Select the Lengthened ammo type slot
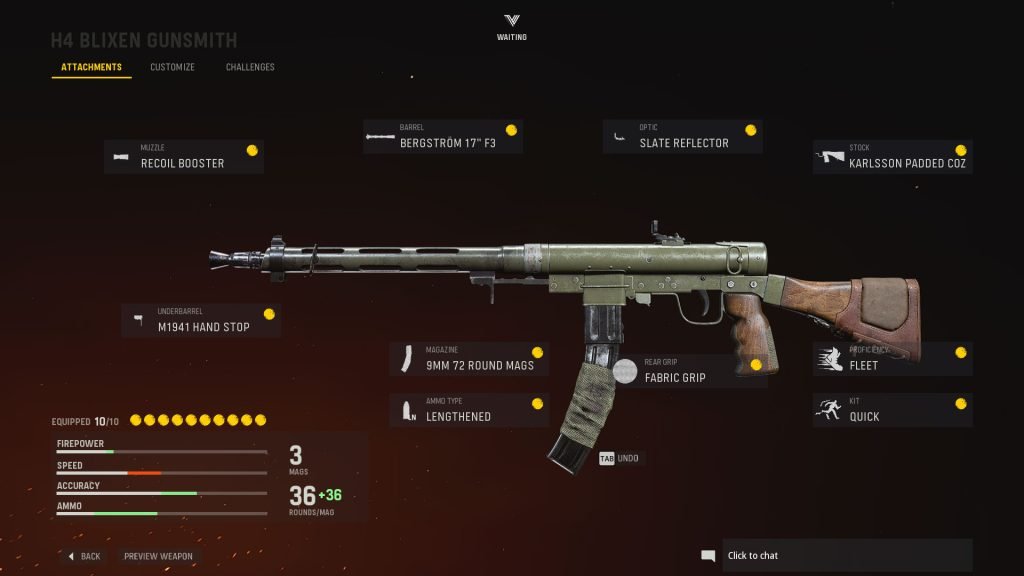Screen dimensions: 1024x576 (x=469, y=410)
